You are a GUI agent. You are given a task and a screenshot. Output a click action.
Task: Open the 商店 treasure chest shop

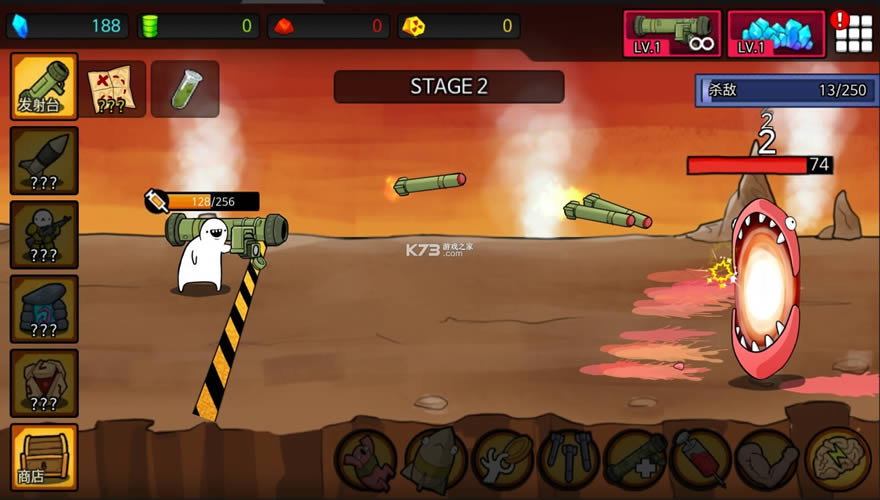44,456
